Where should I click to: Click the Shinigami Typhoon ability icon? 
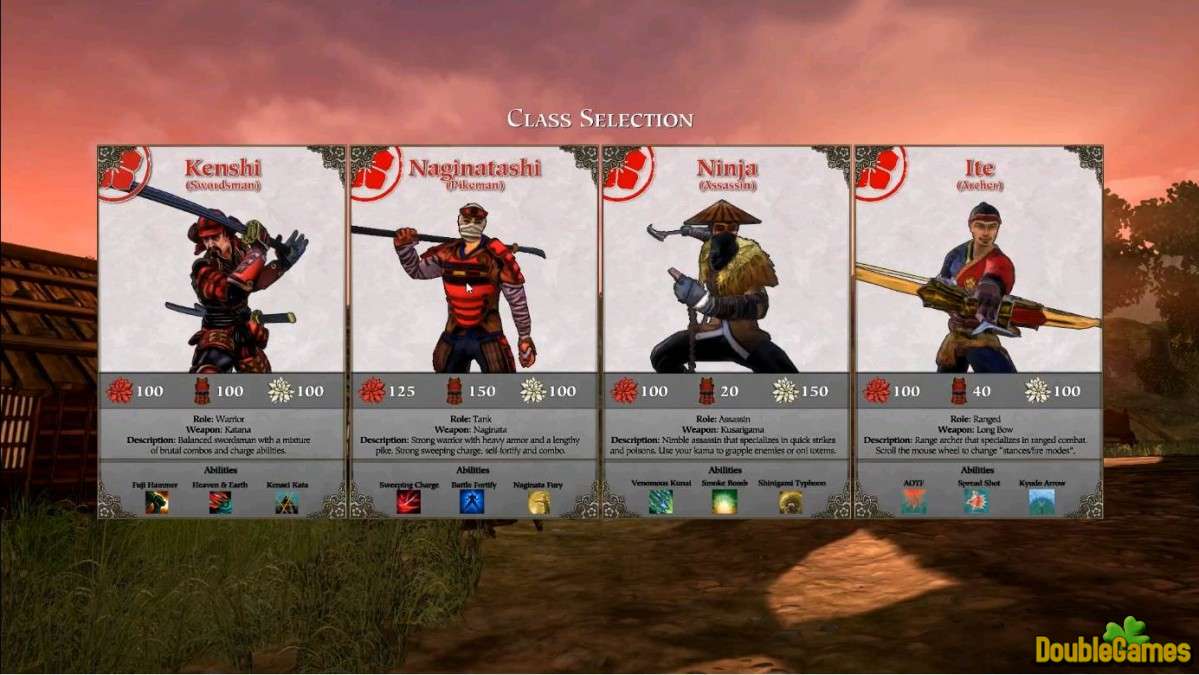pyautogui.click(x=791, y=502)
